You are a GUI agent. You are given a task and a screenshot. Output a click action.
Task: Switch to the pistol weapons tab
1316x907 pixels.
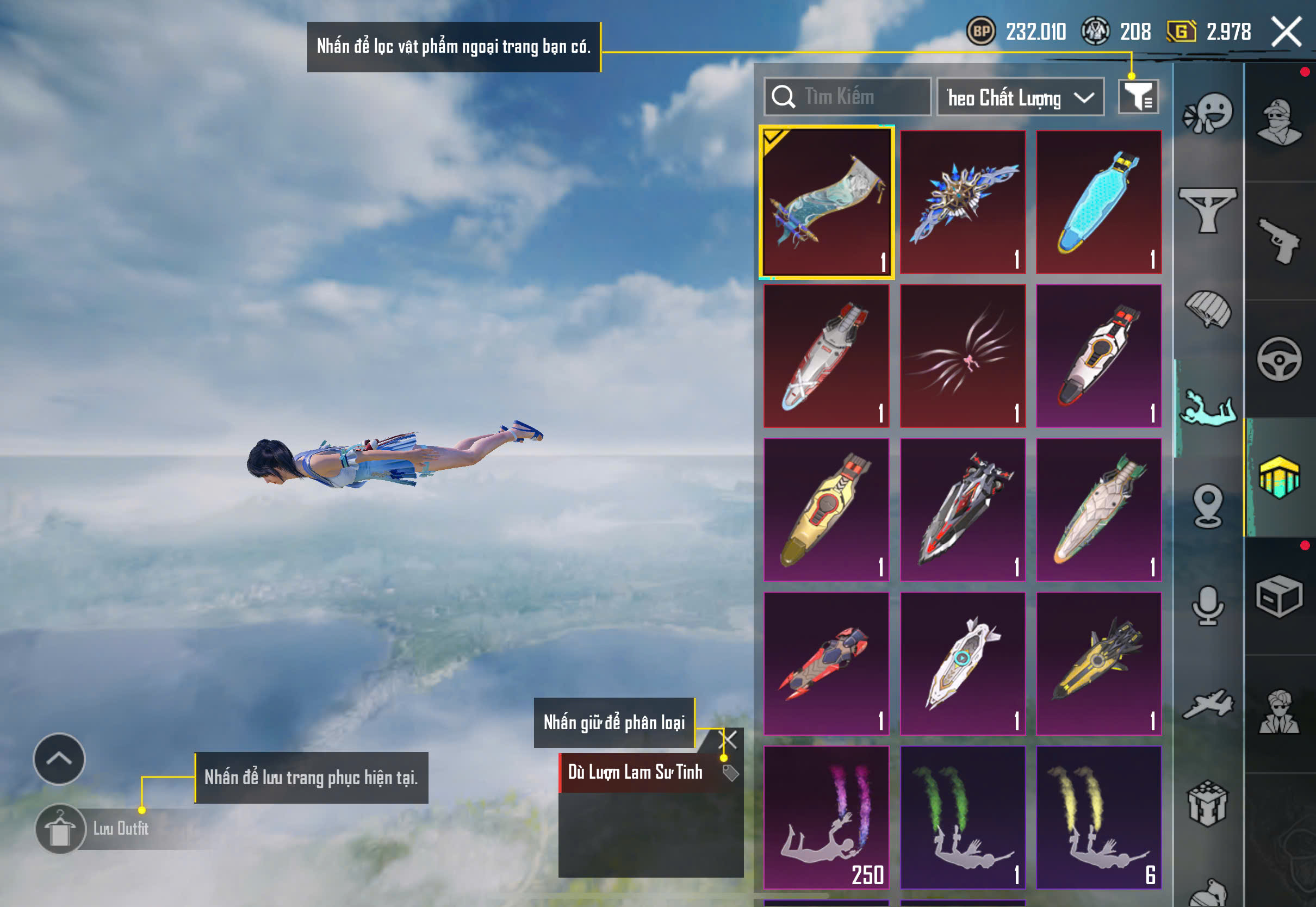1280,241
